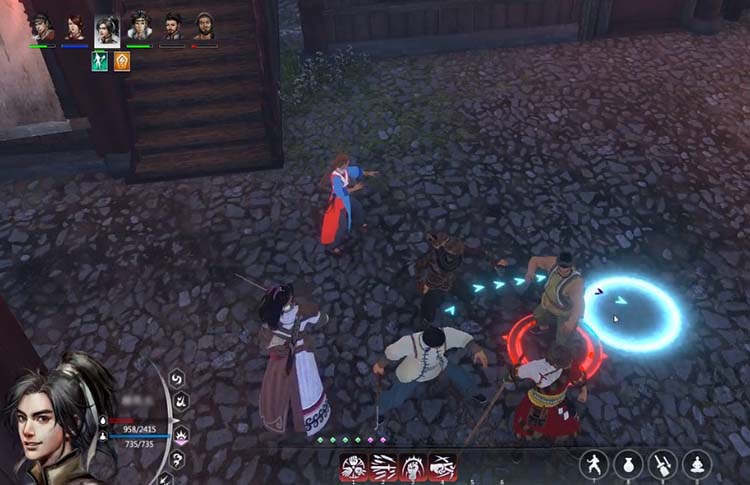Activate the seated meditation icon
The height and width of the screenshot is (485, 750).
coord(696,464)
